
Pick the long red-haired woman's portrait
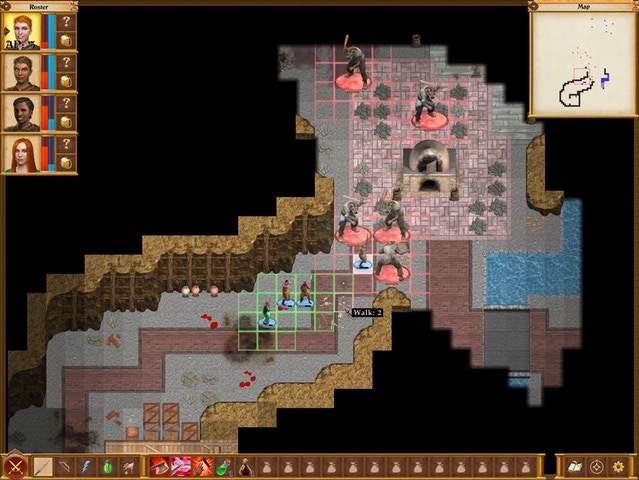pos(21,154)
